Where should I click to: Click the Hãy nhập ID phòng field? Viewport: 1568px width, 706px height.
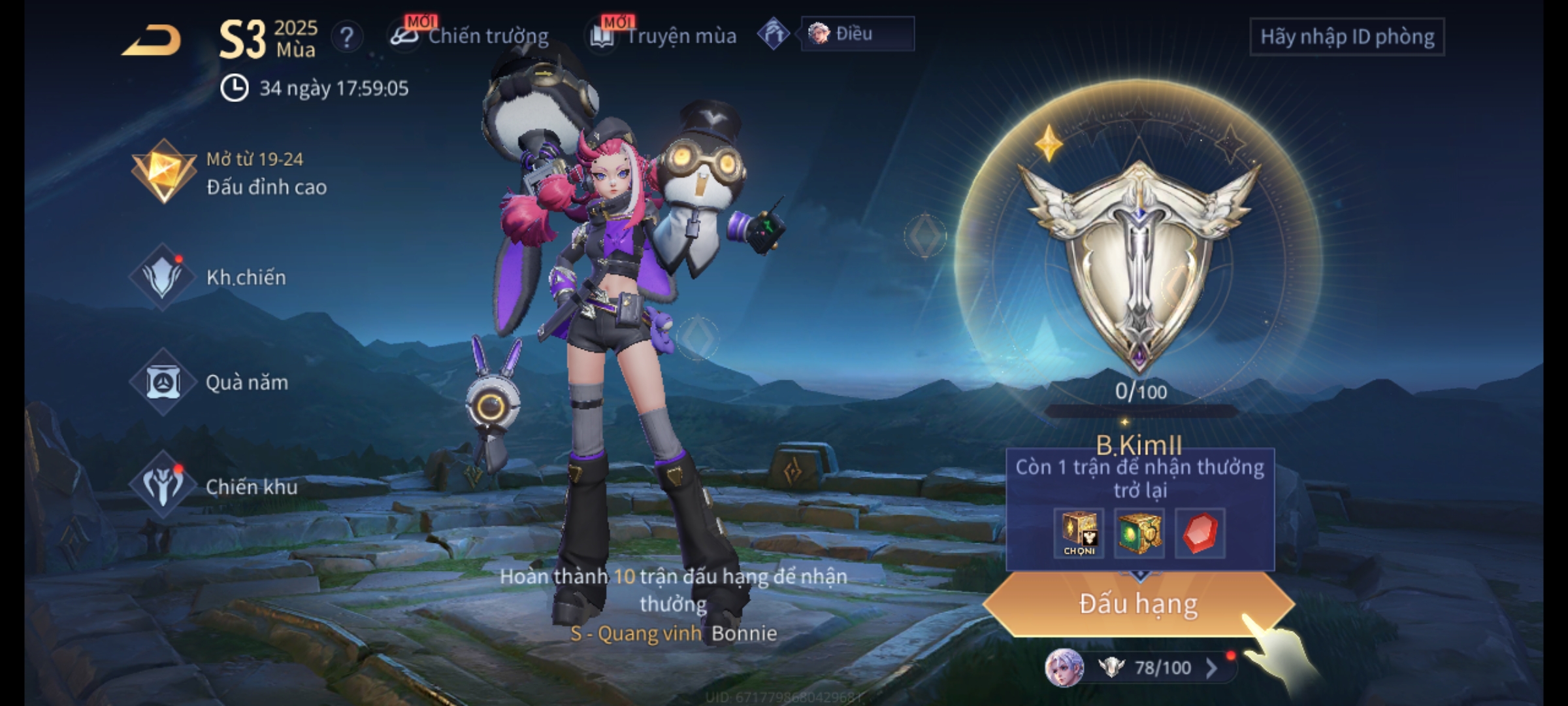click(1347, 37)
